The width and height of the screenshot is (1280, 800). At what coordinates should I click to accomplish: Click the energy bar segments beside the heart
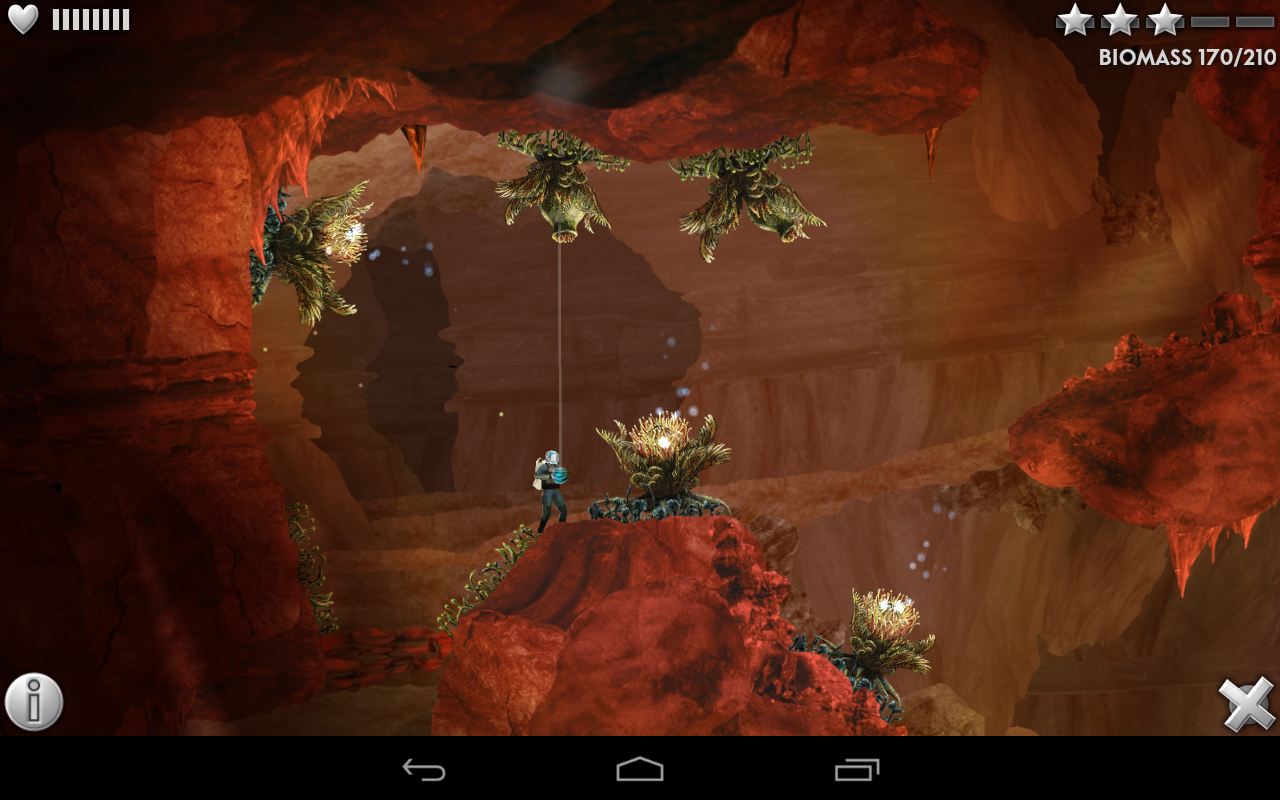(92, 17)
